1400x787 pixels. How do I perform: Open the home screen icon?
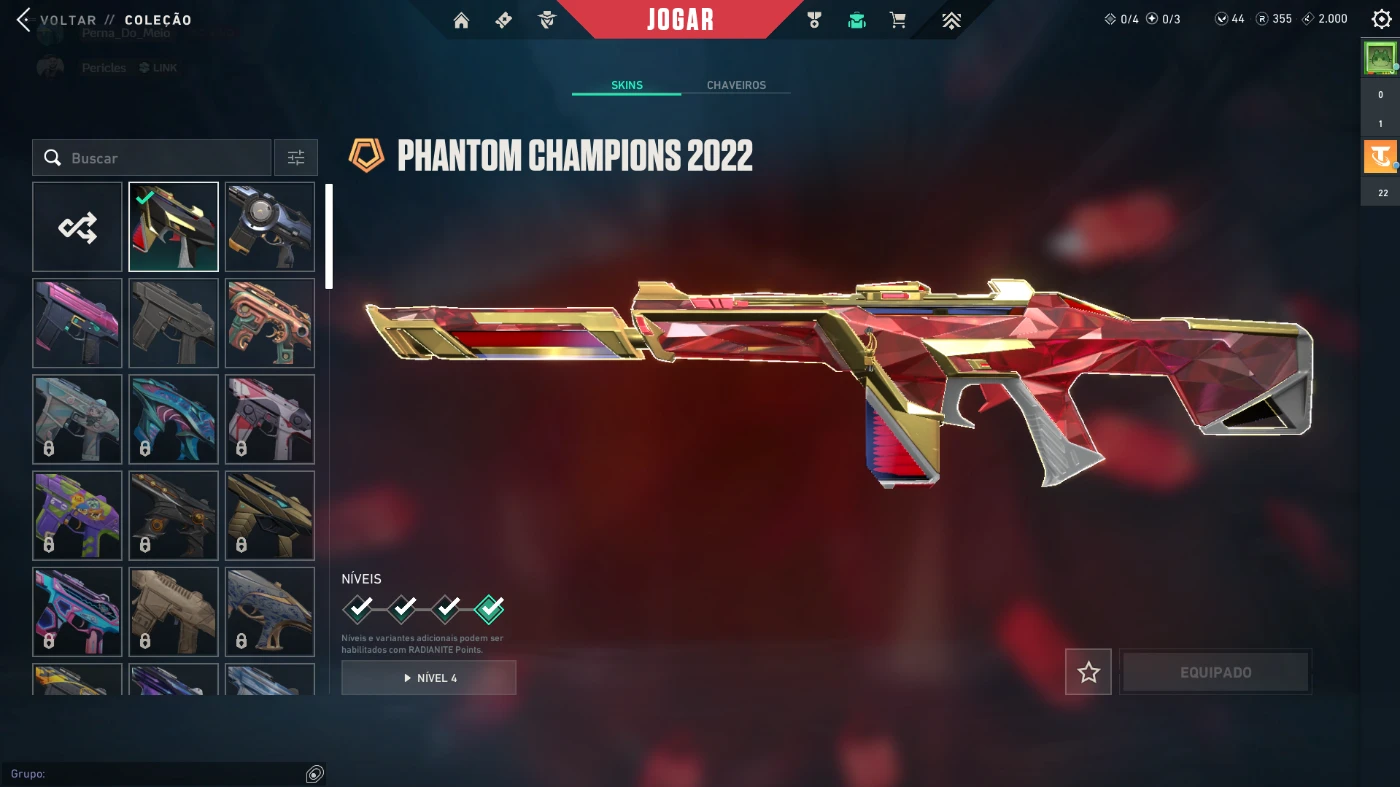pos(461,20)
